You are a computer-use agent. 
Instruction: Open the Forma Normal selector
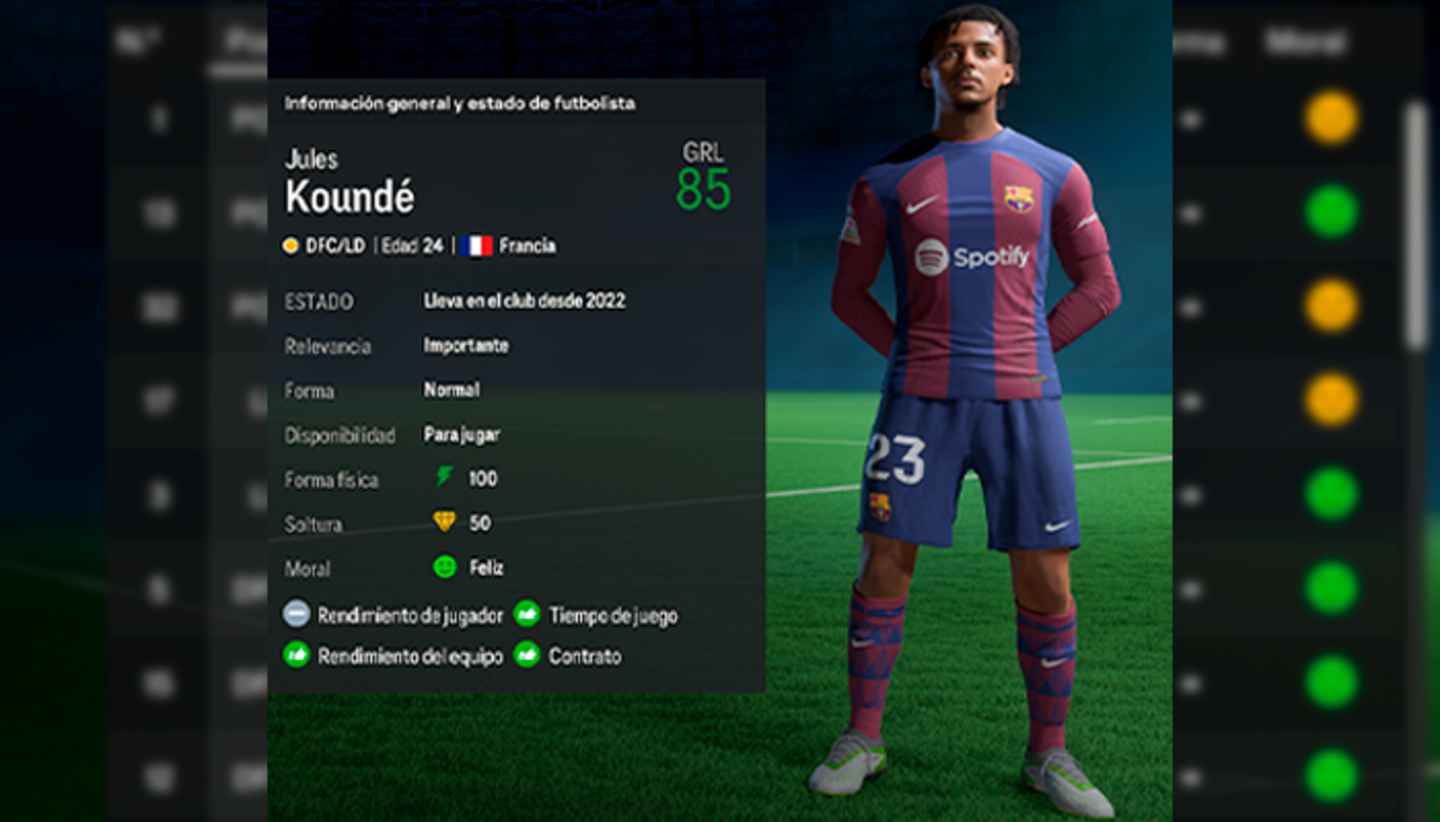[x=453, y=390]
